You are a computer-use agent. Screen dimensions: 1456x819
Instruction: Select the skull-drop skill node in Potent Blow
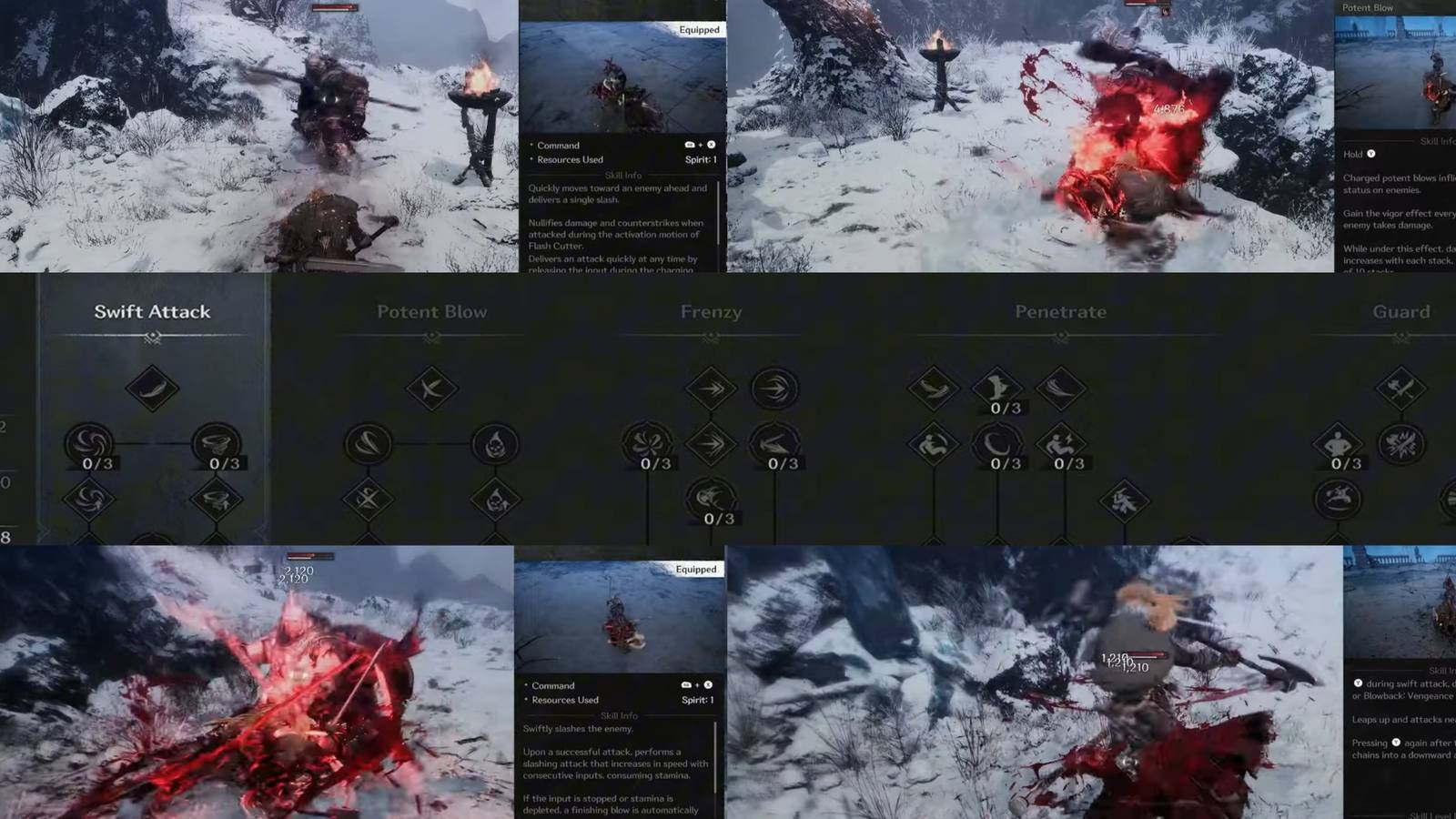click(496, 444)
